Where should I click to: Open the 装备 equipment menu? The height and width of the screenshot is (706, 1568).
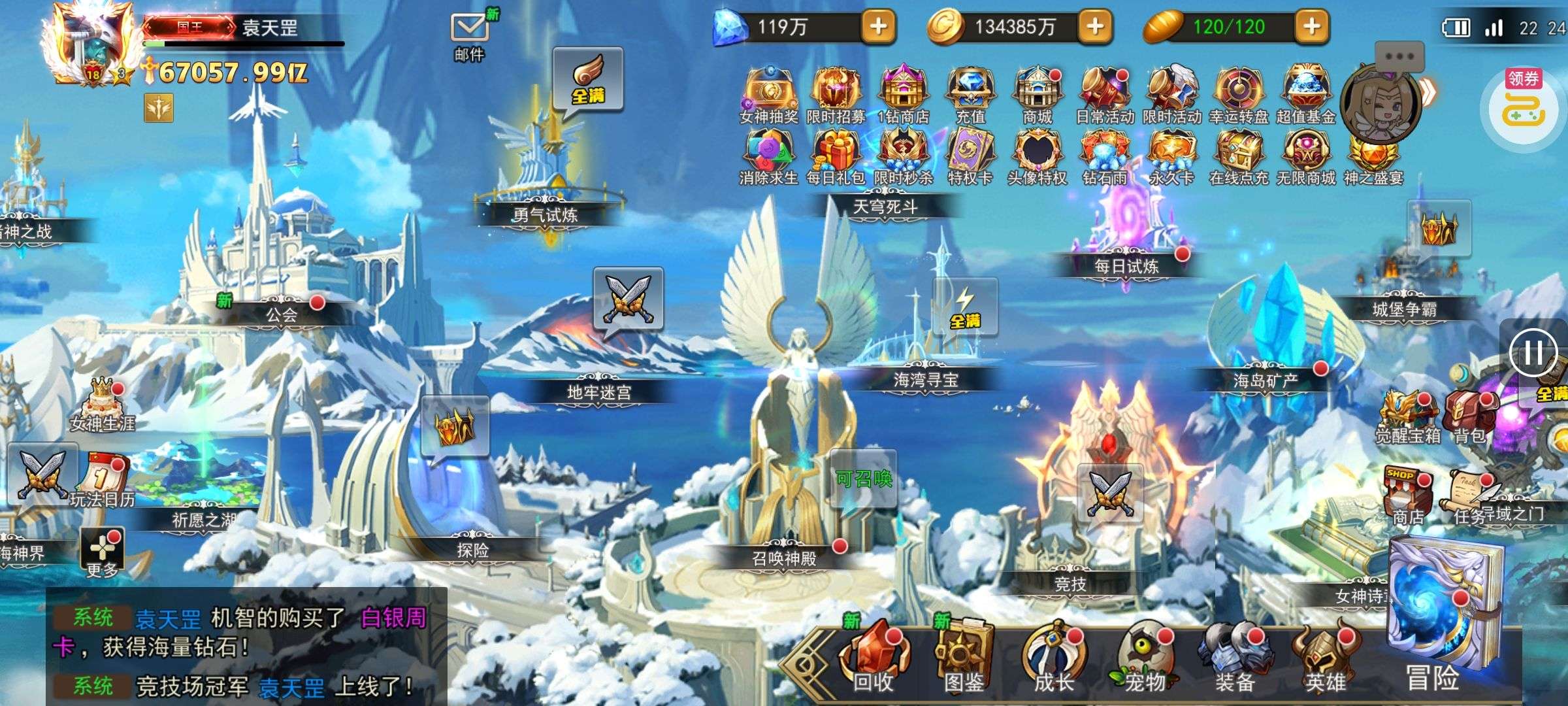click(x=1234, y=659)
